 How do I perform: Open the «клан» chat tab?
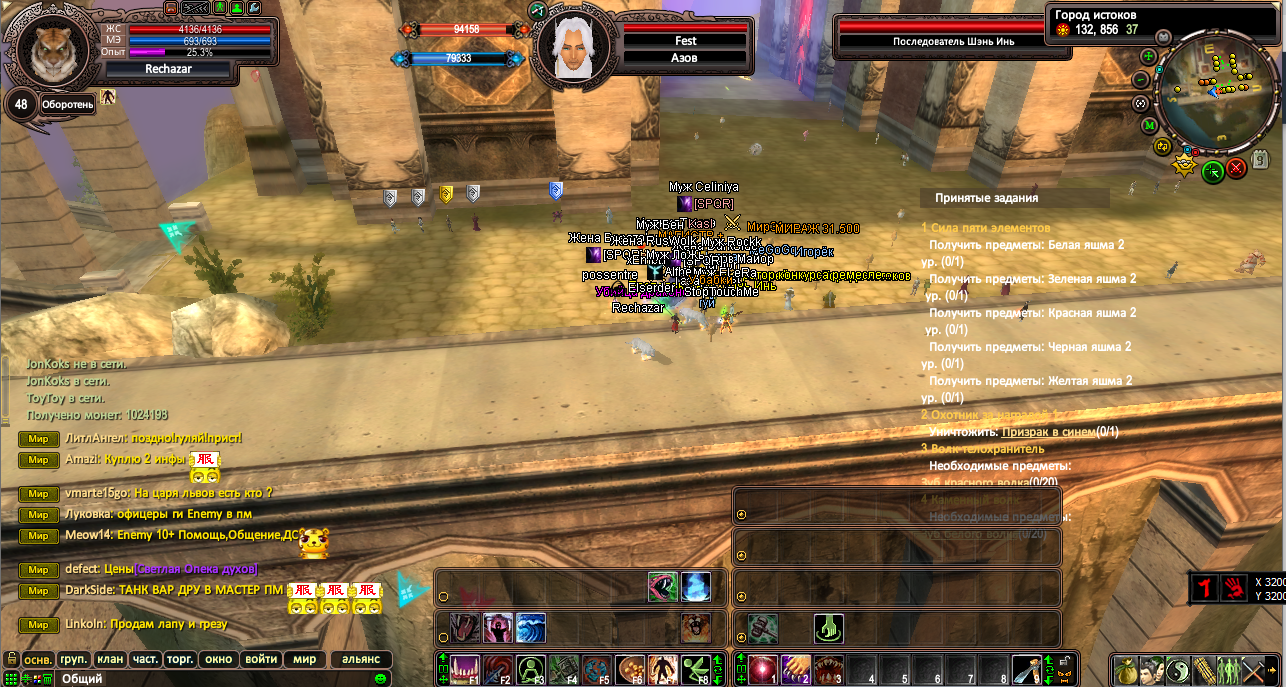click(x=110, y=660)
